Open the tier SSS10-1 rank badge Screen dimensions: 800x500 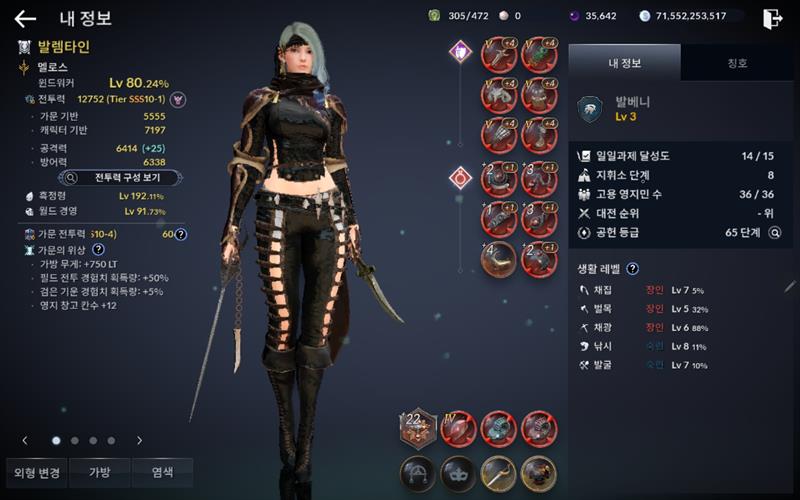tap(178, 99)
